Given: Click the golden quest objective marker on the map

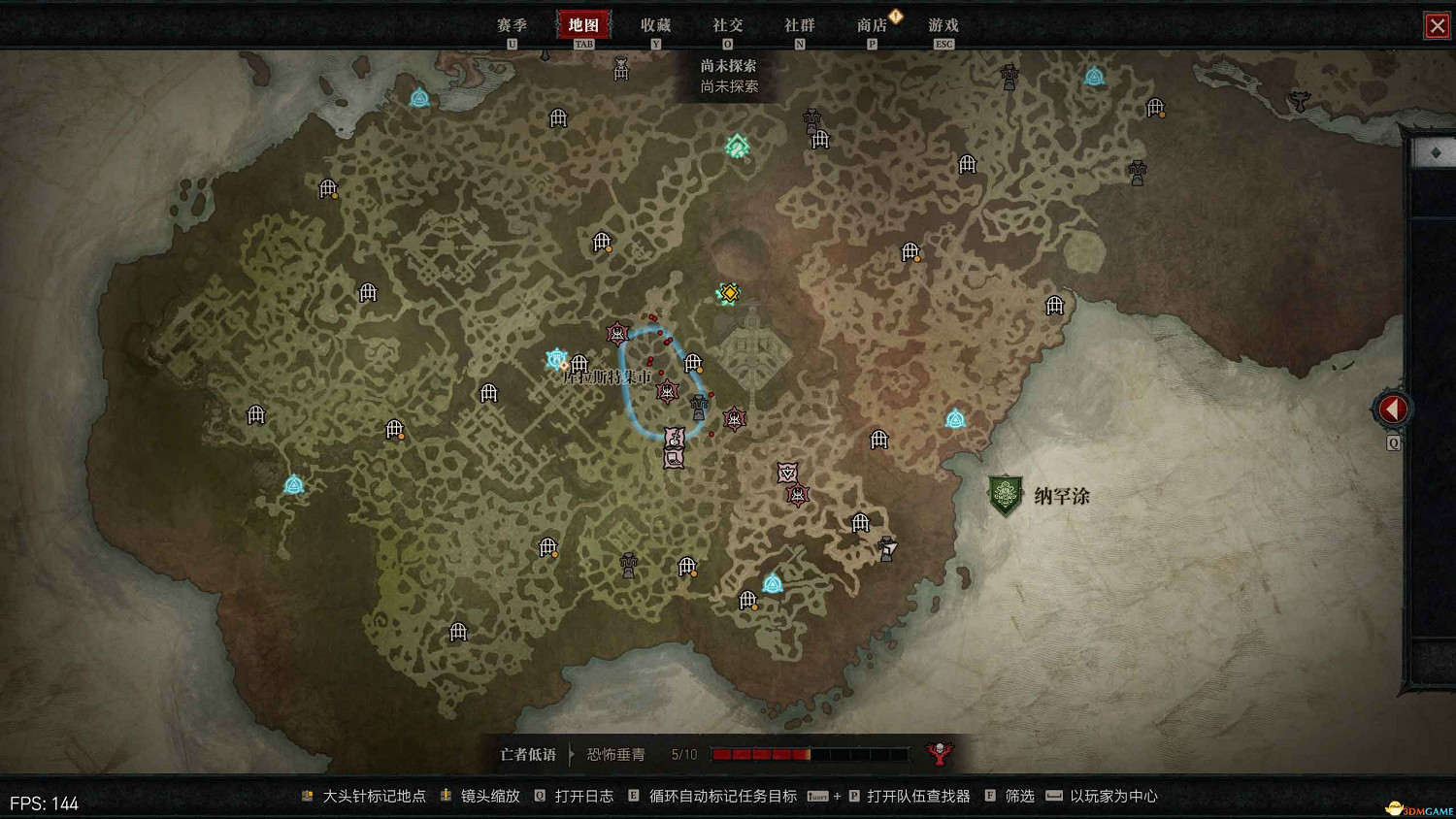Looking at the screenshot, I should point(728,292).
